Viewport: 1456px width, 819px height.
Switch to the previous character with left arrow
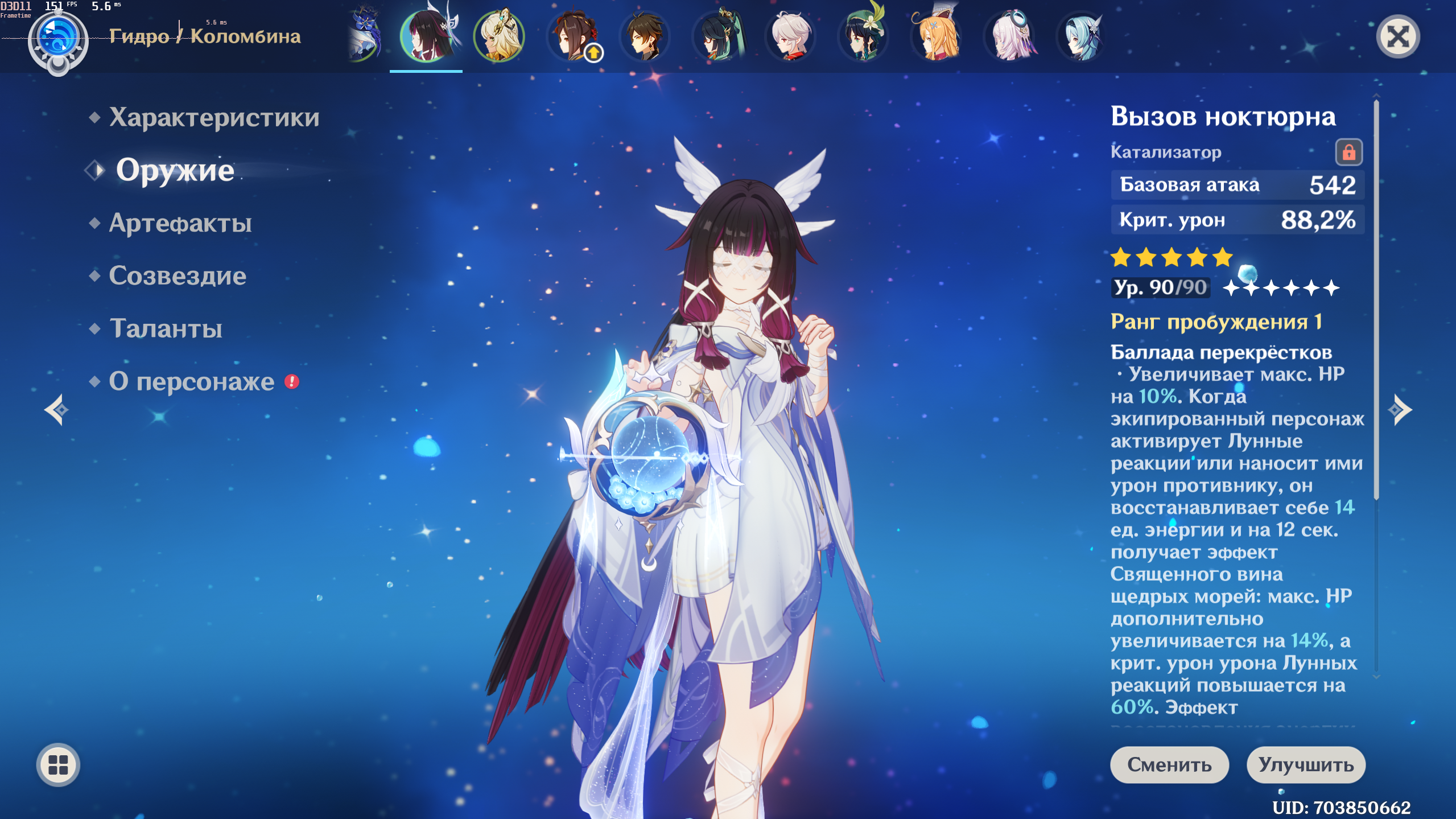(x=56, y=410)
